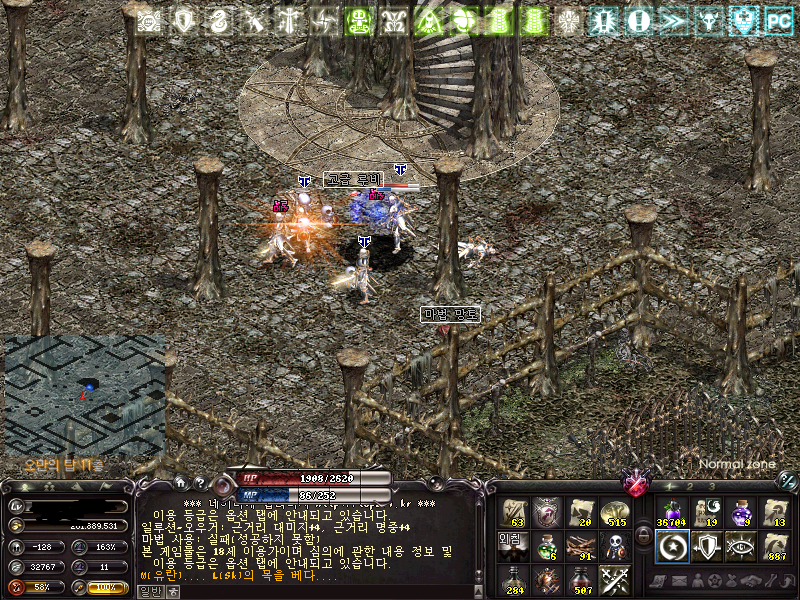Open the minimap in the corner
The image size is (800, 600).
click(x=84, y=393)
